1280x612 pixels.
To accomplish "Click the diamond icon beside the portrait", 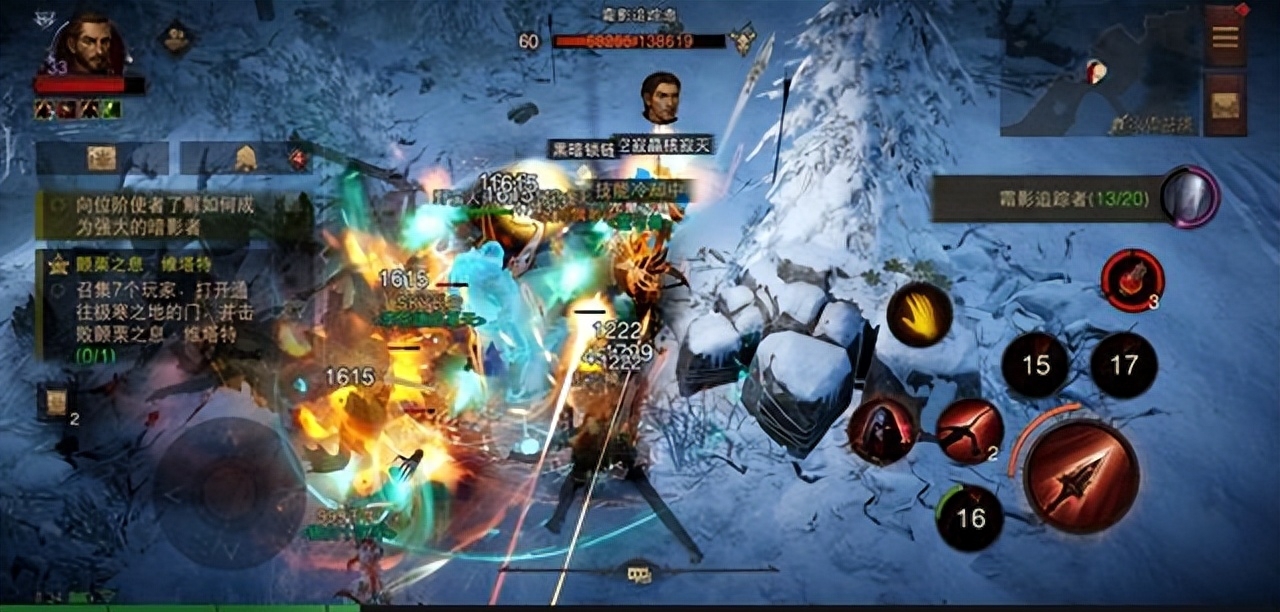I will point(177,40).
